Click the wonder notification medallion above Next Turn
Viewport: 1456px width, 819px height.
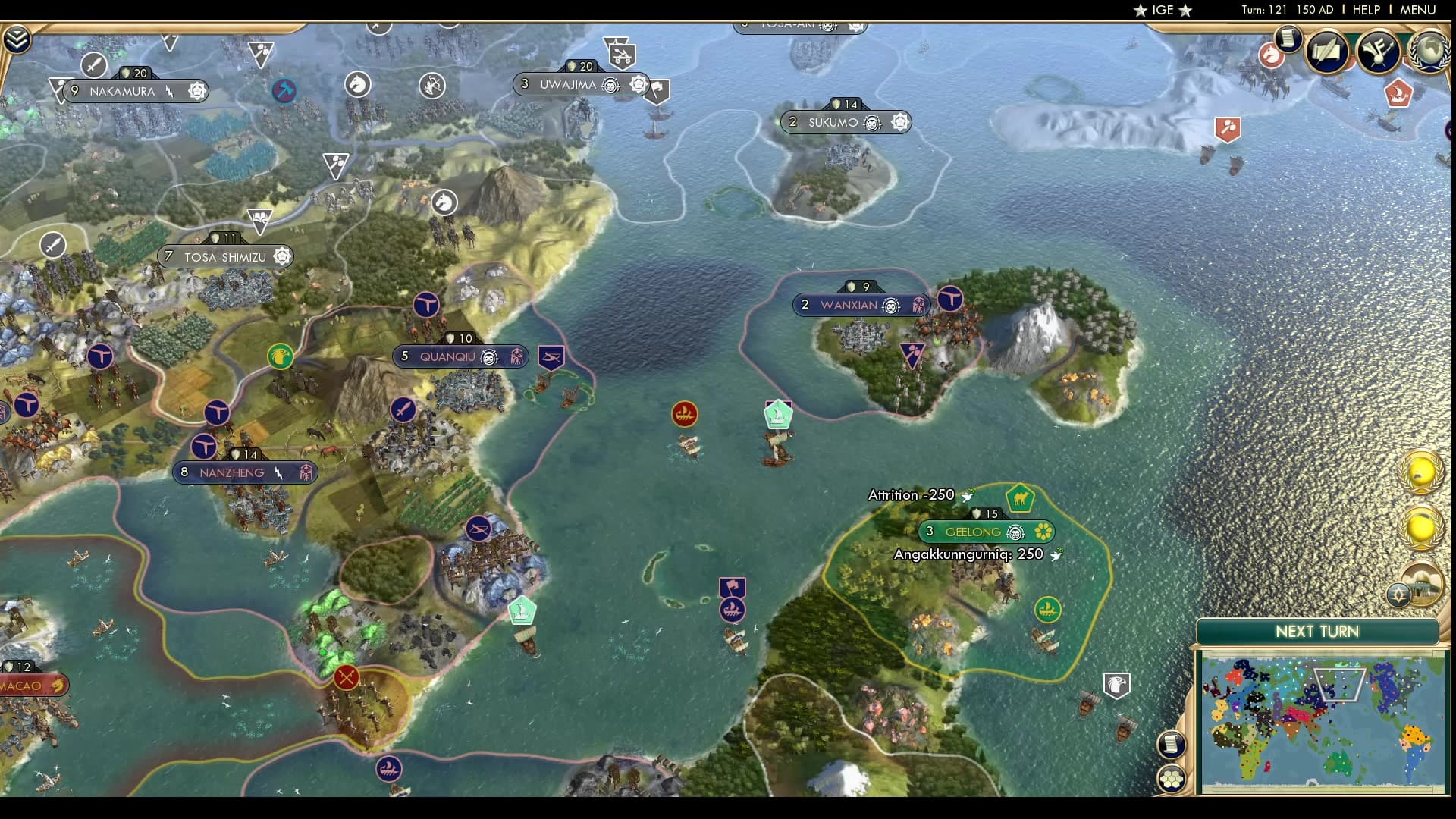[x=1422, y=585]
